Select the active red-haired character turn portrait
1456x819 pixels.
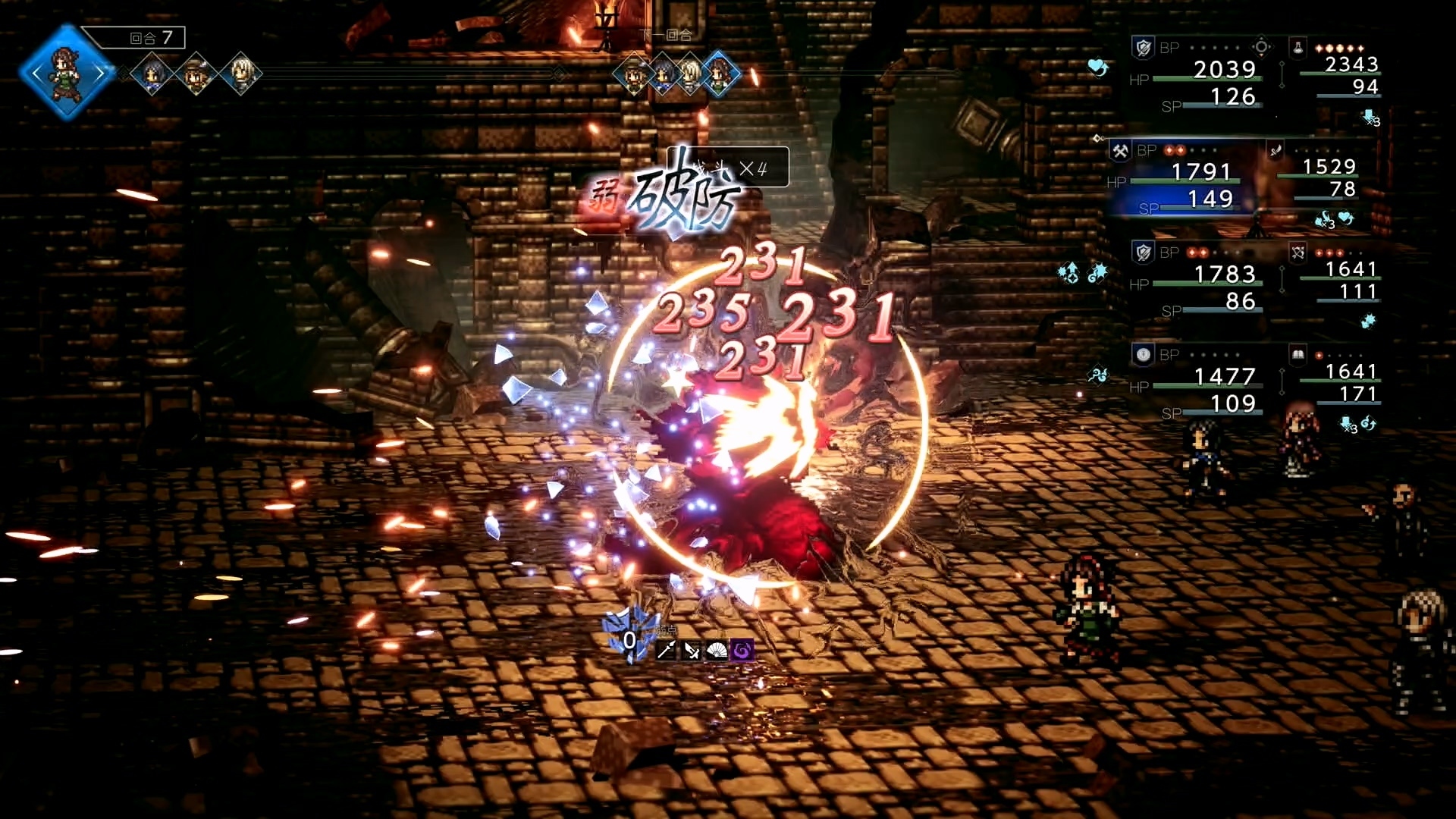click(67, 73)
